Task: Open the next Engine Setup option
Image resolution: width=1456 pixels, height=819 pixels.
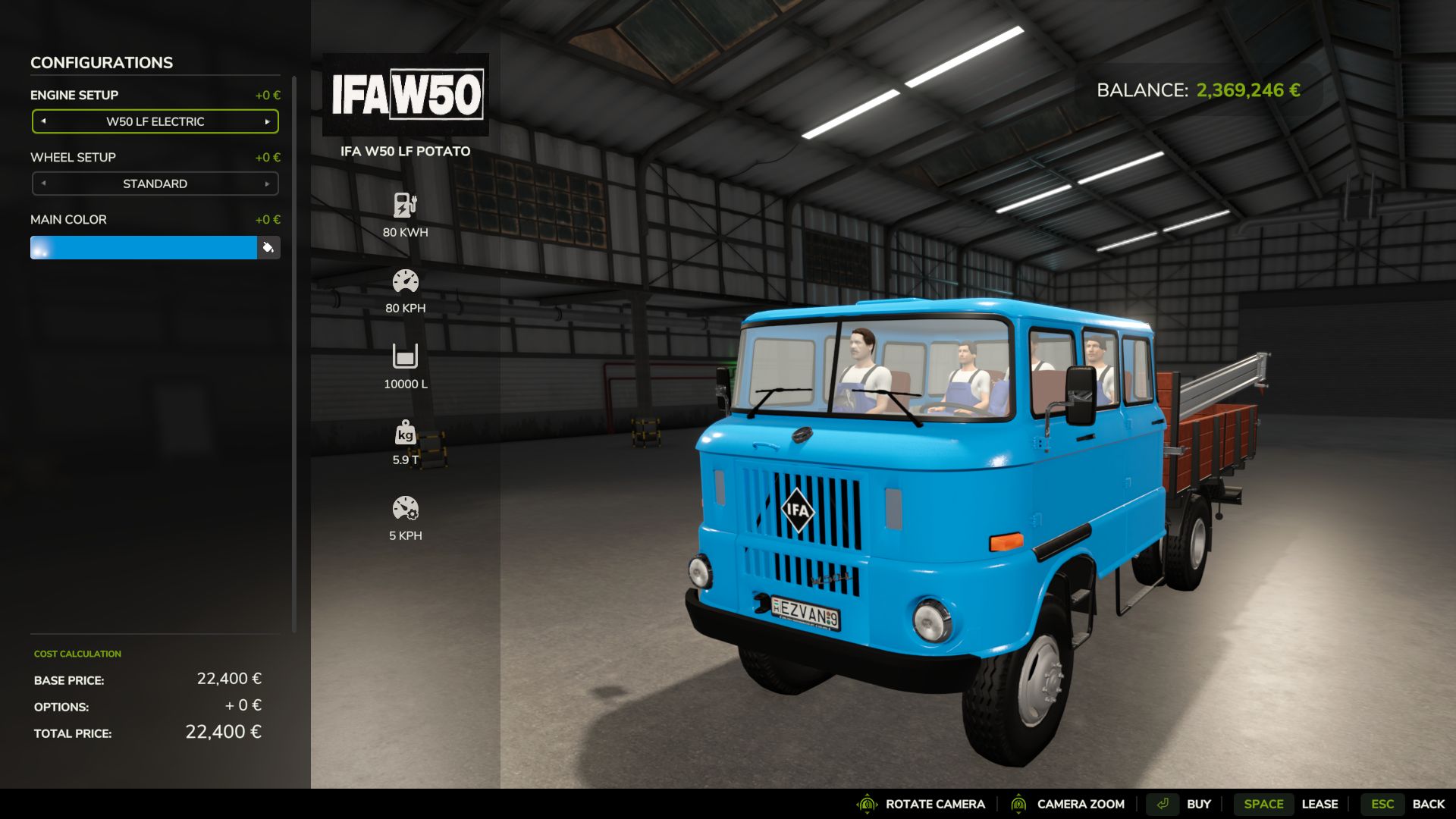Action: [267, 121]
